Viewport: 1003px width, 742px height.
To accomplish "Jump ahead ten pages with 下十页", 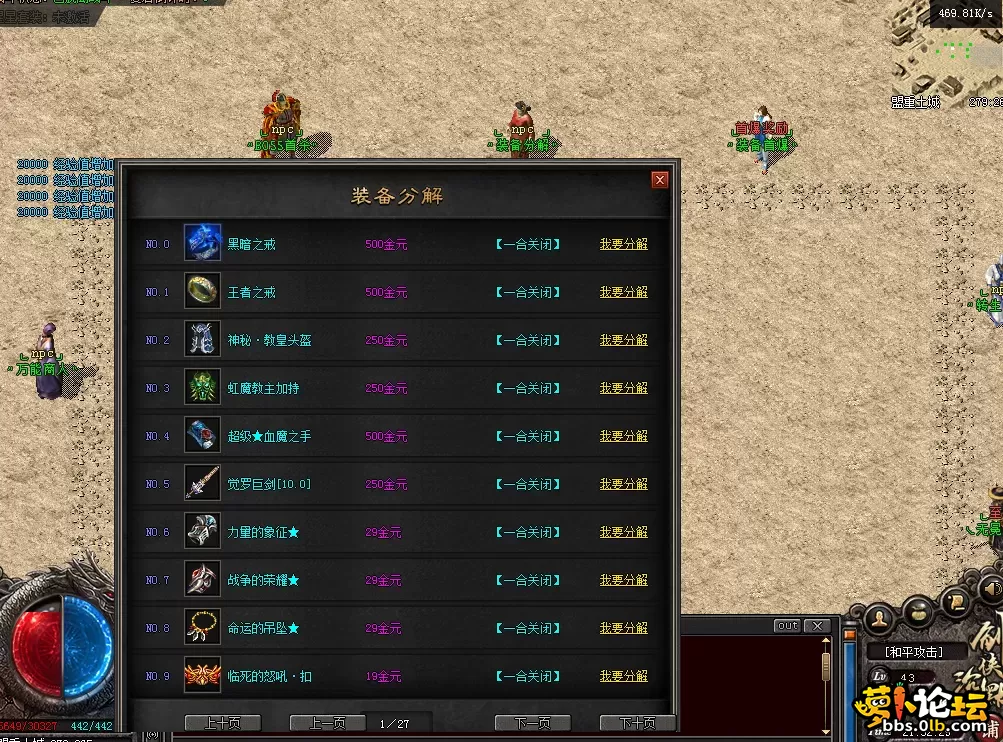I will pyautogui.click(x=637, y=723).
